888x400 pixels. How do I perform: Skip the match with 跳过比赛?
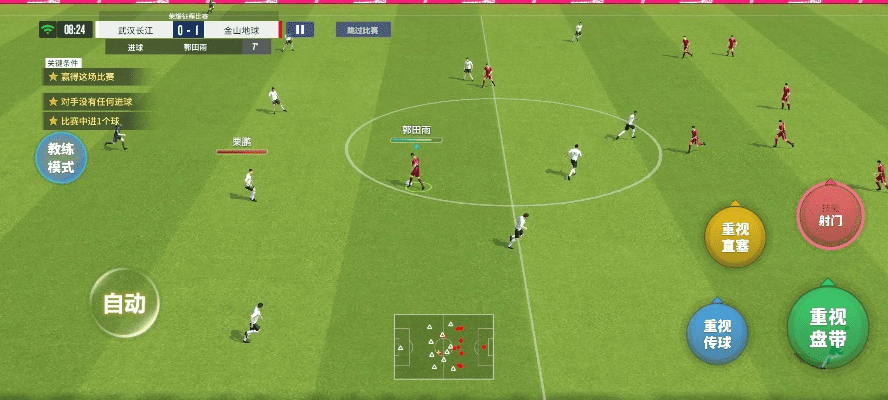coord(363,30)
